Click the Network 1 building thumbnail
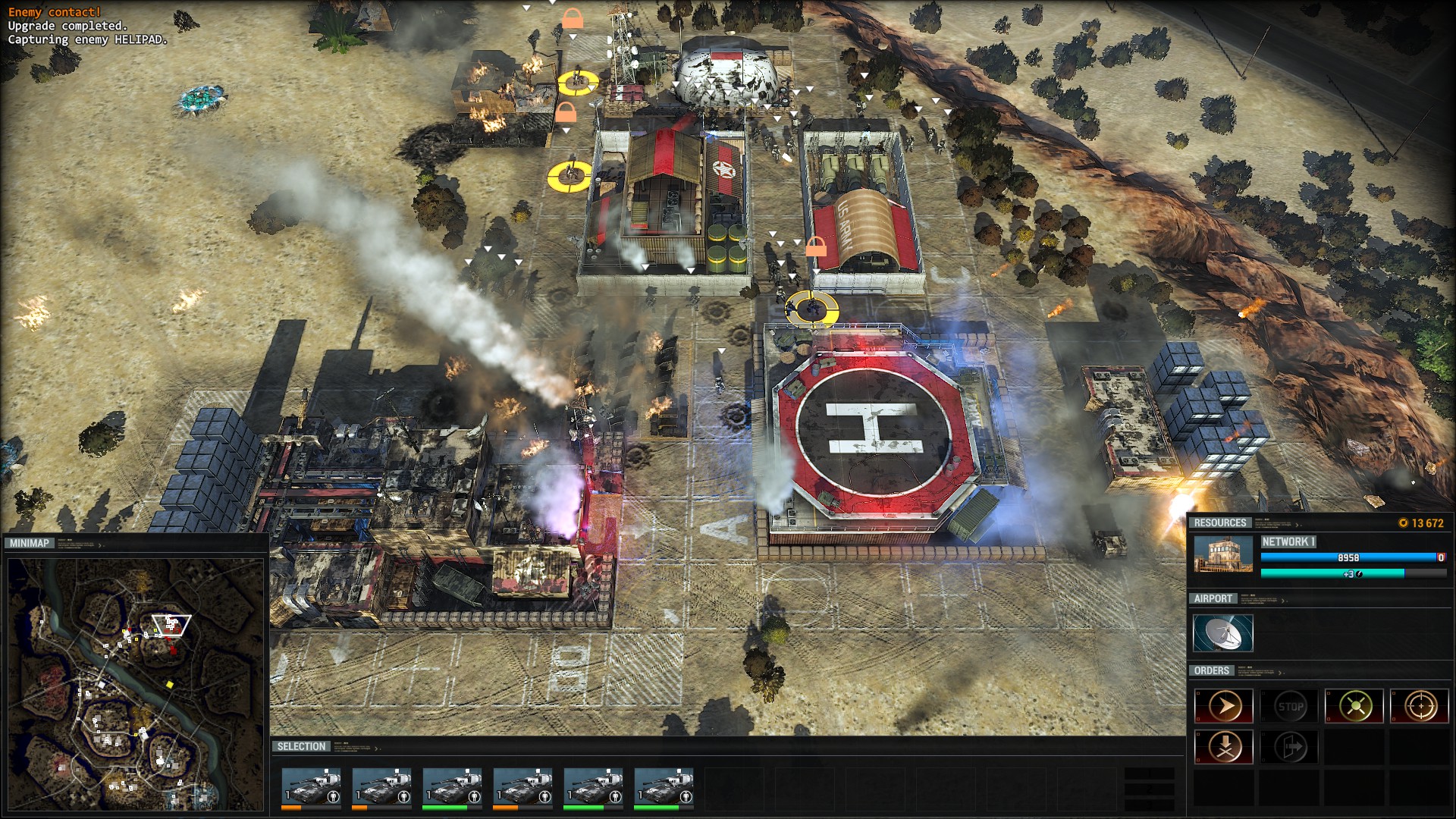1456x819 pixels. (1223, 554)
